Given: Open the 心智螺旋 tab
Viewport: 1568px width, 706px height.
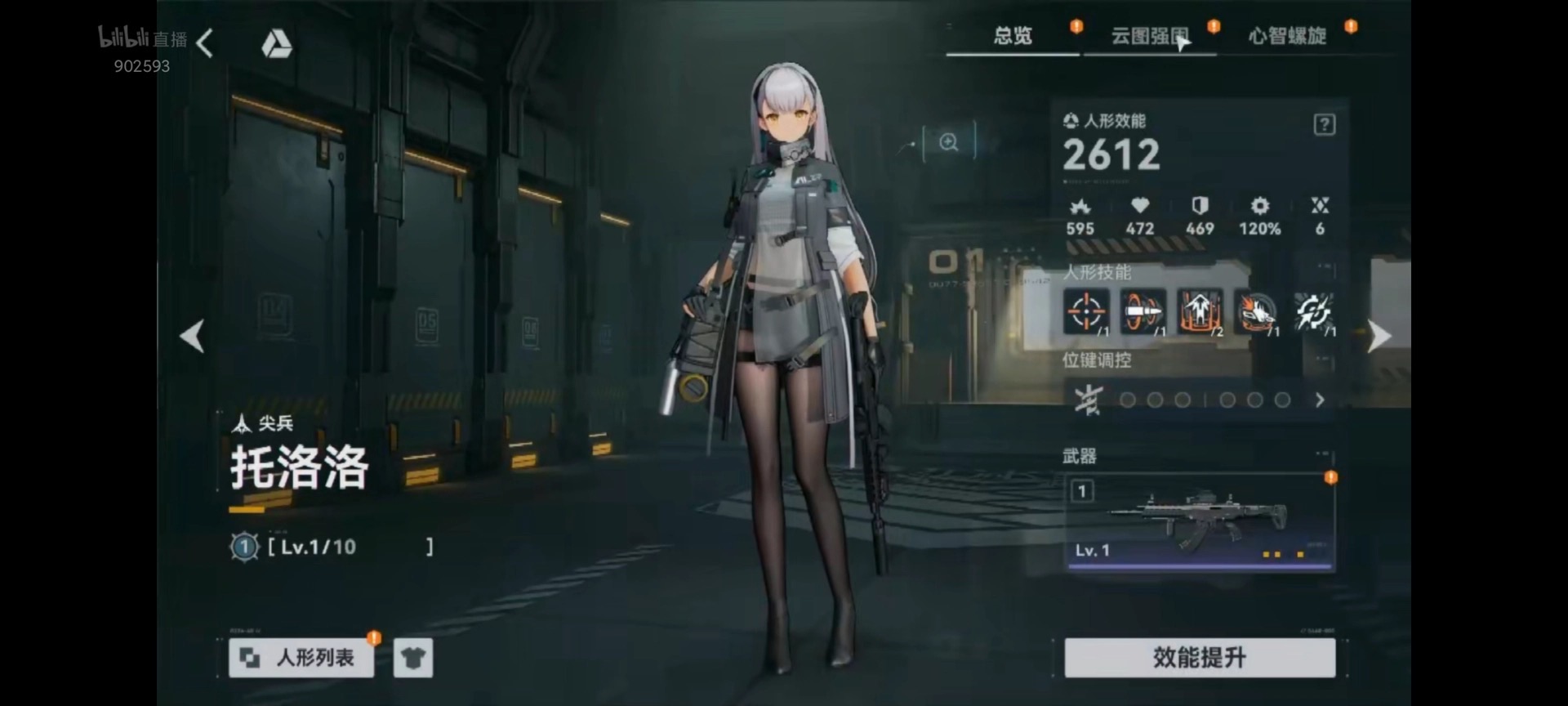Looking at the screenshot, I should point(1286,36).
